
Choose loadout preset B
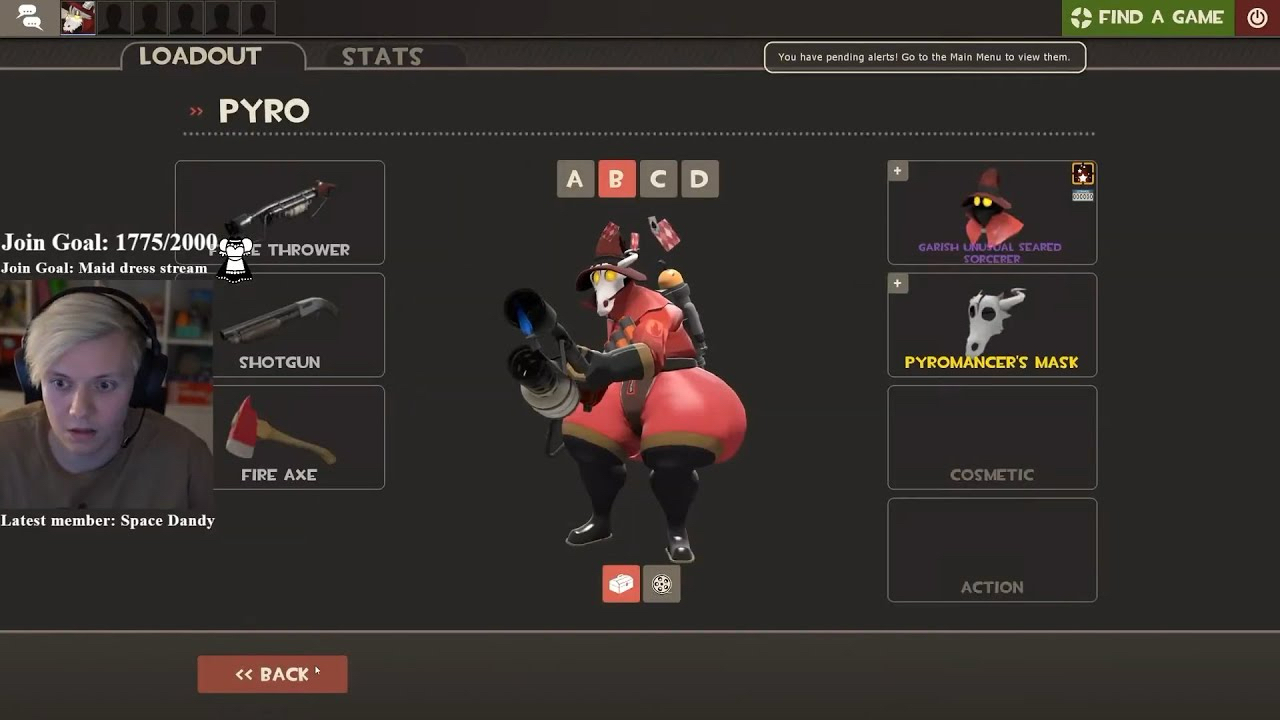(616, 179)
